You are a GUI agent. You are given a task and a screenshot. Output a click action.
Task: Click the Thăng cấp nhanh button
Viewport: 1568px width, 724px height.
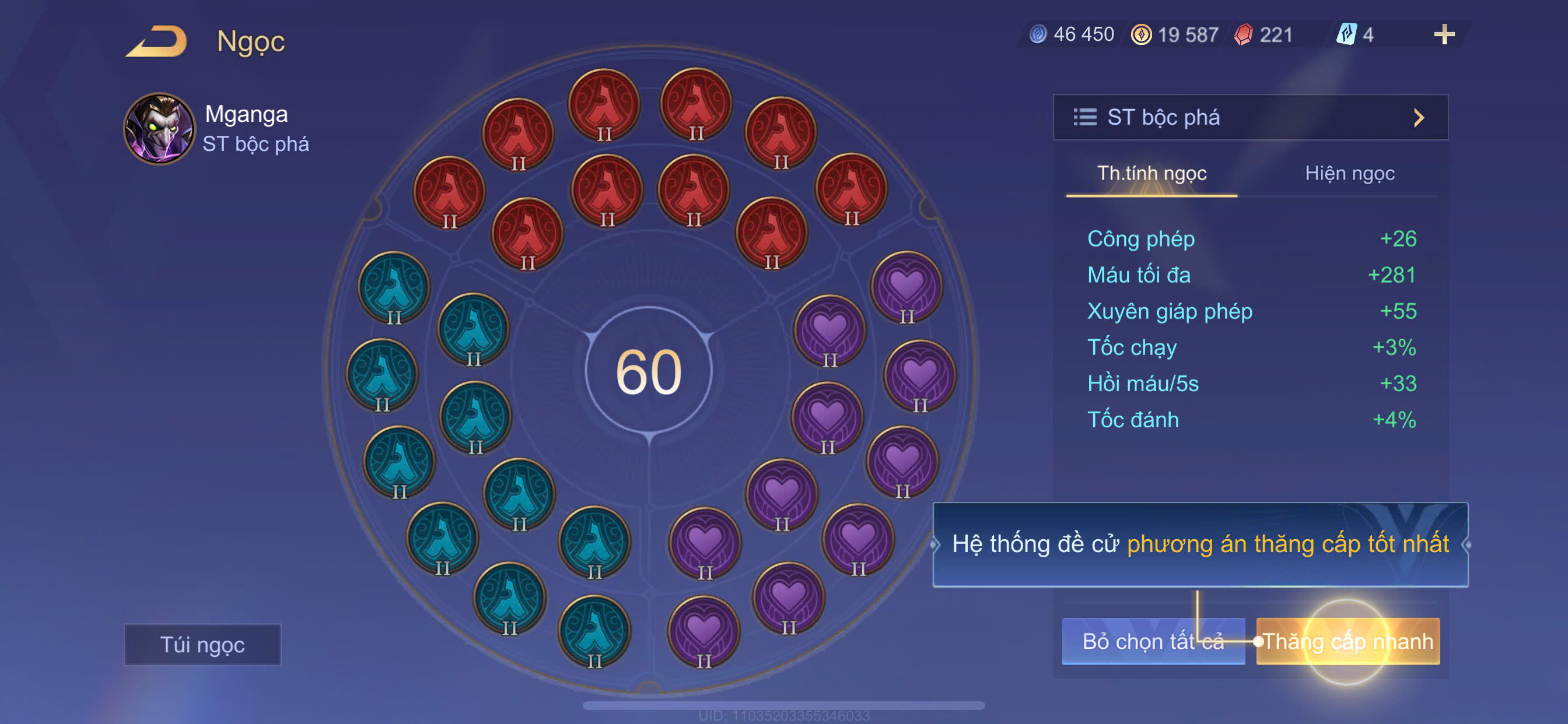(1347, 641)
